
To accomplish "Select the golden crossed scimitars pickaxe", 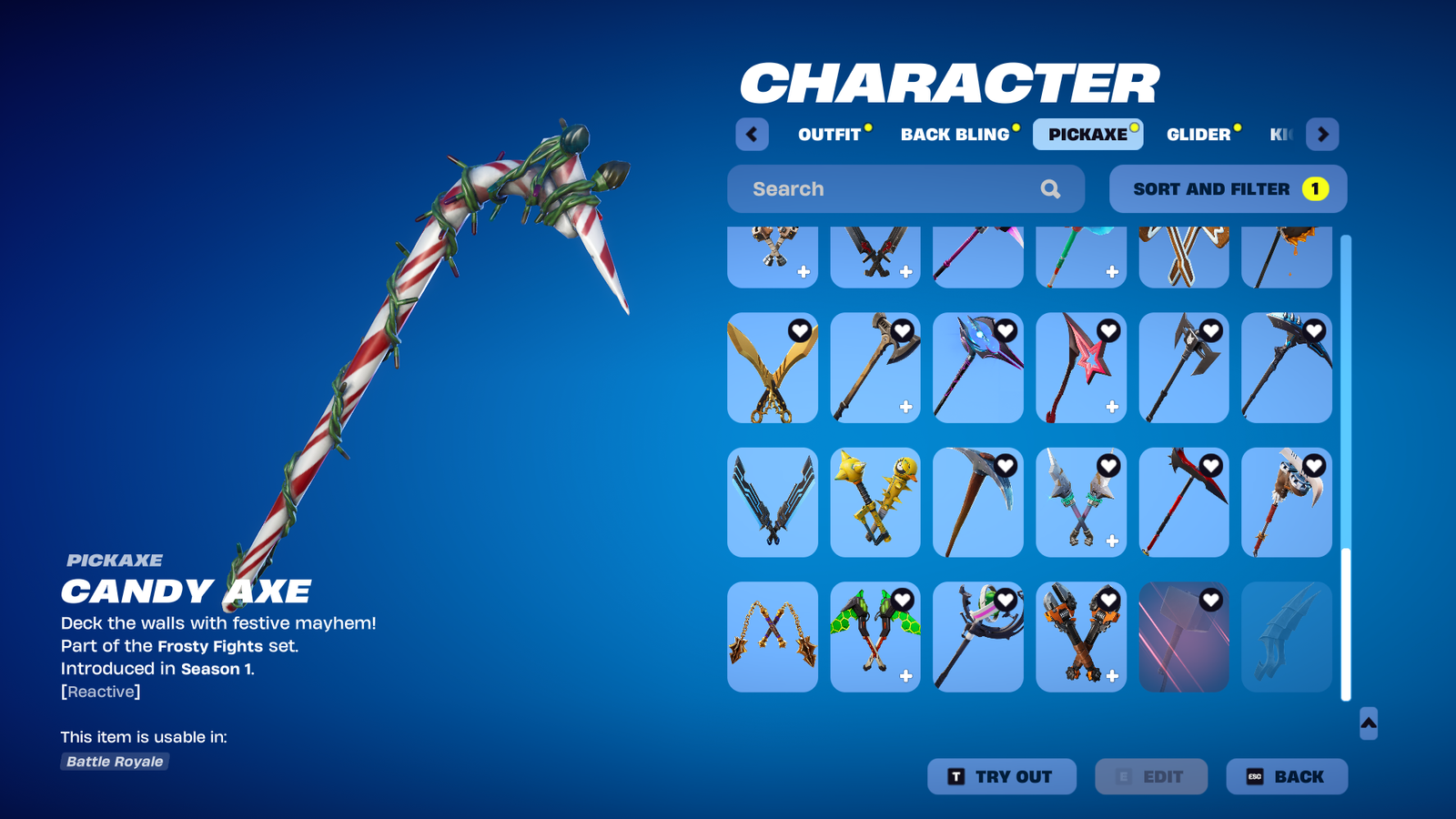I will (773, 369).
